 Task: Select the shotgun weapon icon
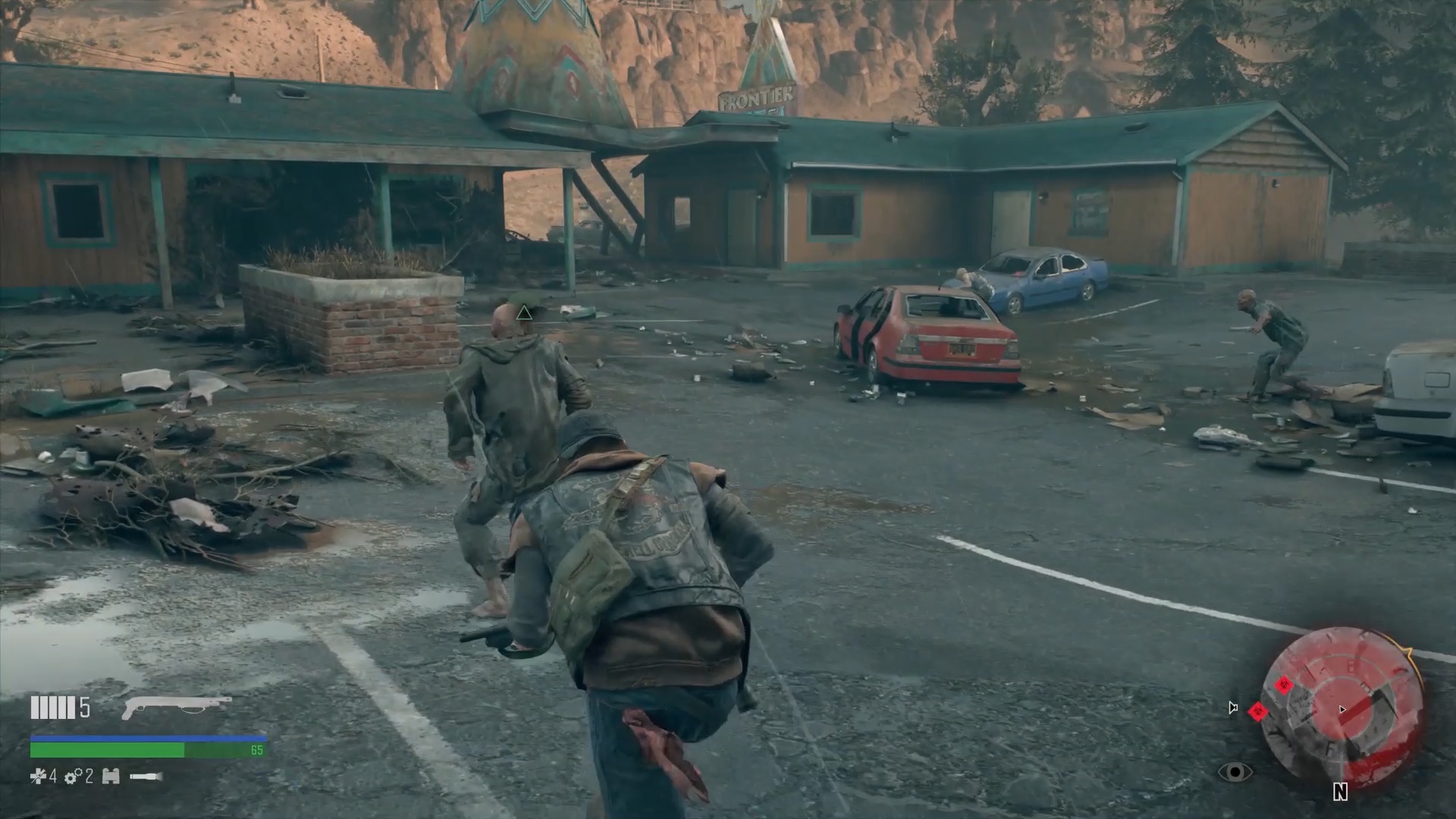177,706
